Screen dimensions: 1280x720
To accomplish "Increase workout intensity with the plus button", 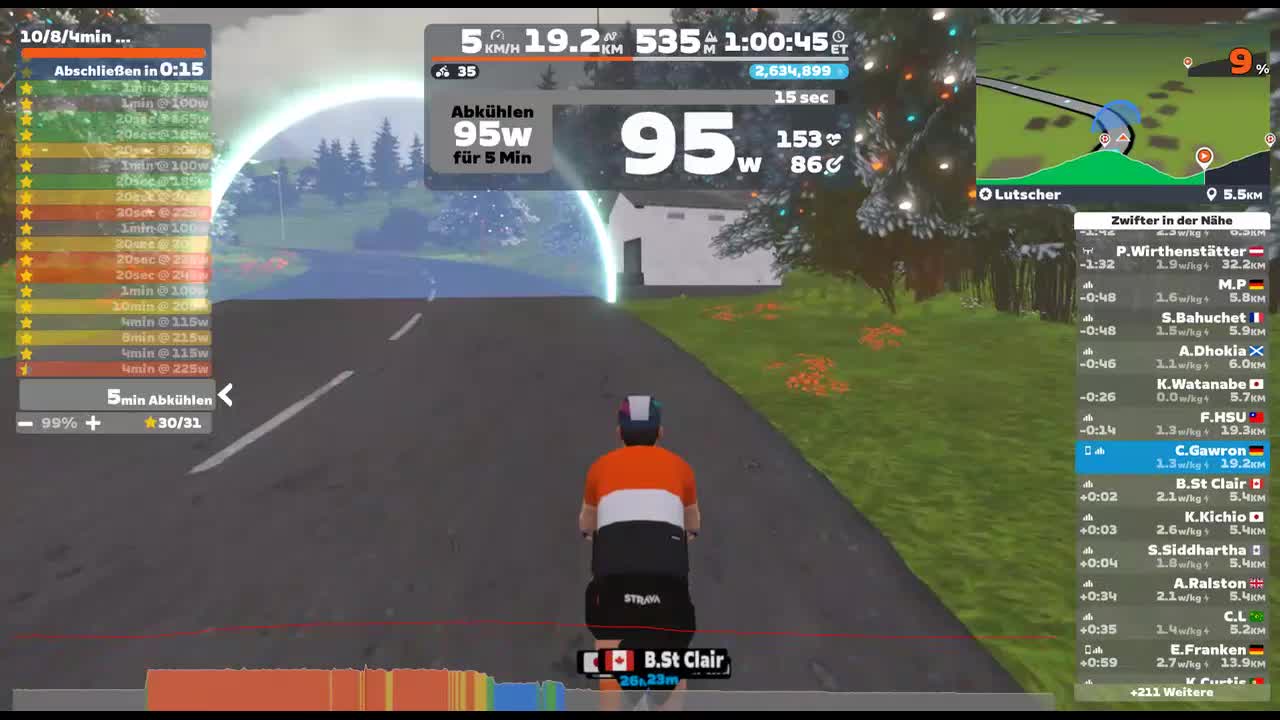I will coord(92,422).
